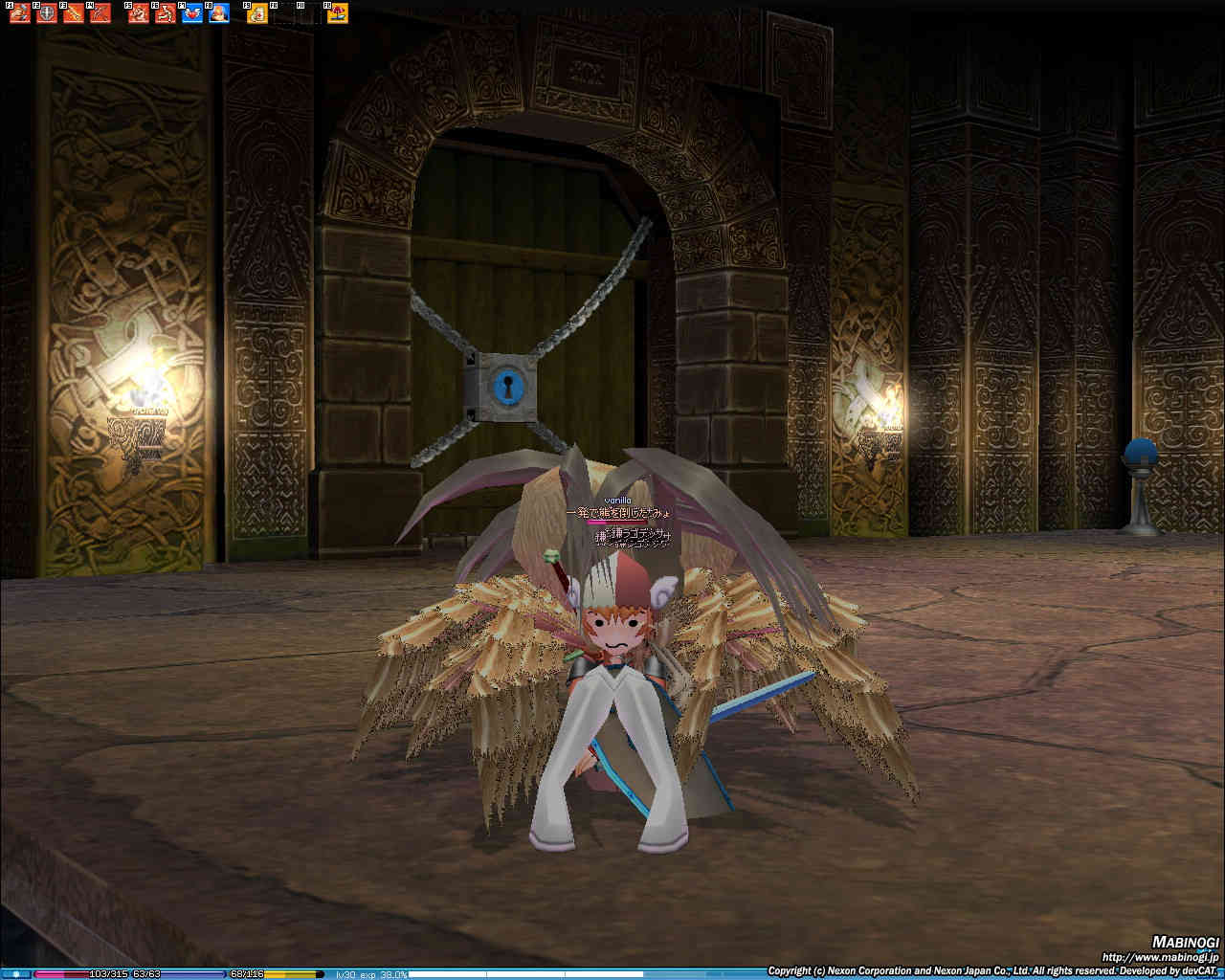Image resolution: width=1225 pixels, height=980 pixels.
Task: Activate the F1 fist-and-hammer skill icon
Action: [x=19, y=13]
